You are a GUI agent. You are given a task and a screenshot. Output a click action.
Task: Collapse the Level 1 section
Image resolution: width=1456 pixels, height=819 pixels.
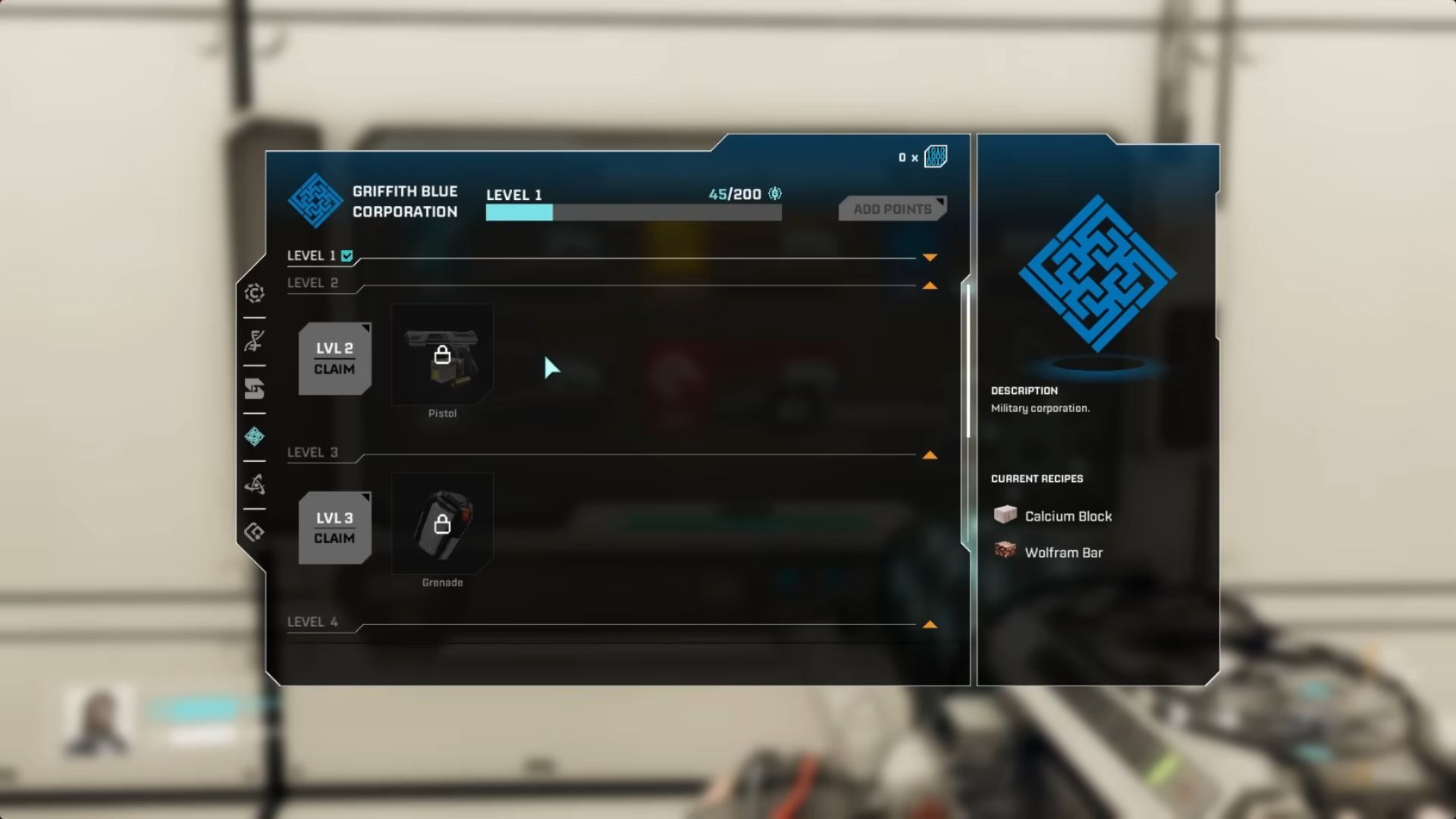coord(929,256)
